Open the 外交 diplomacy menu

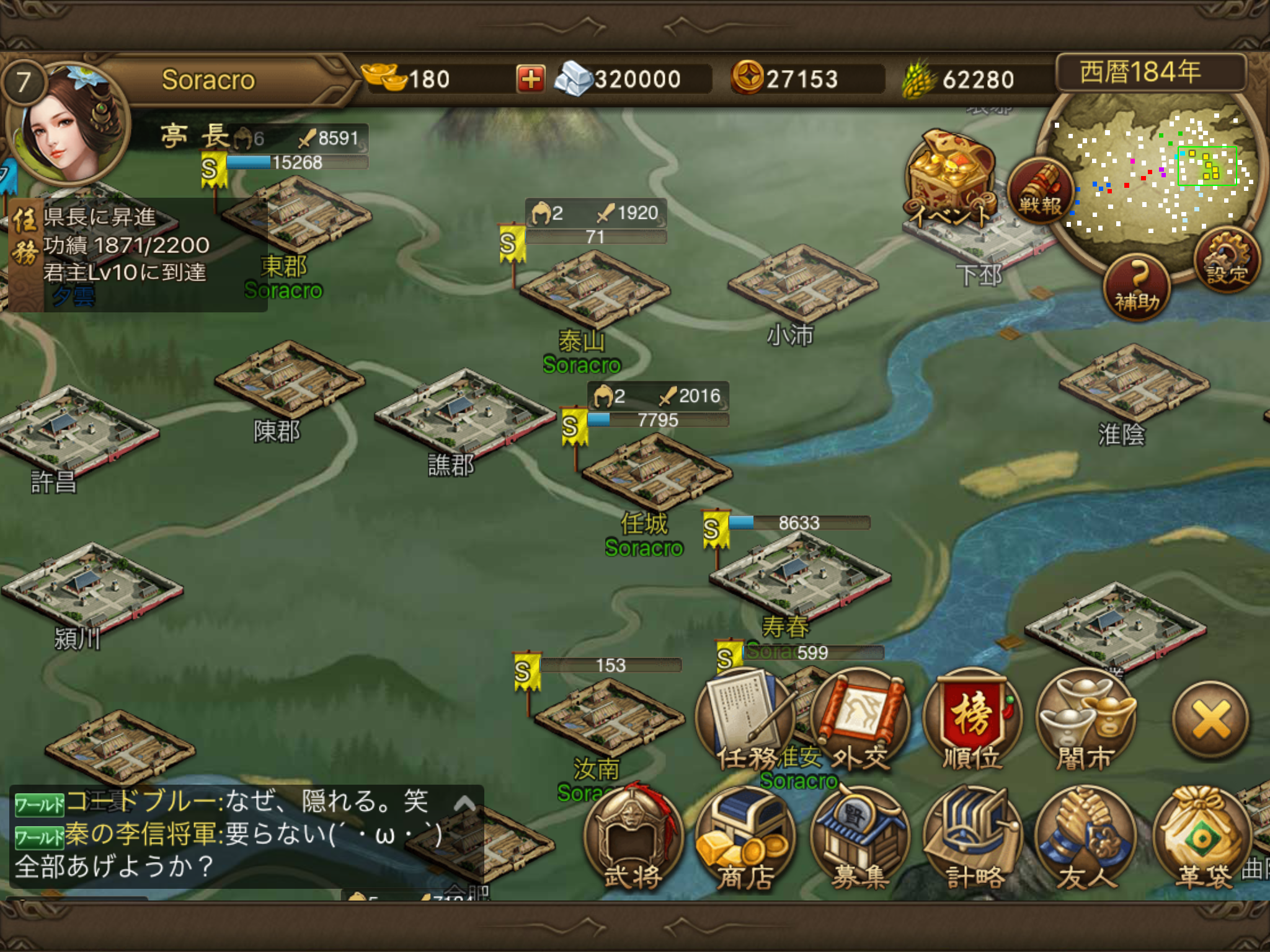click(x=859, y=719)
